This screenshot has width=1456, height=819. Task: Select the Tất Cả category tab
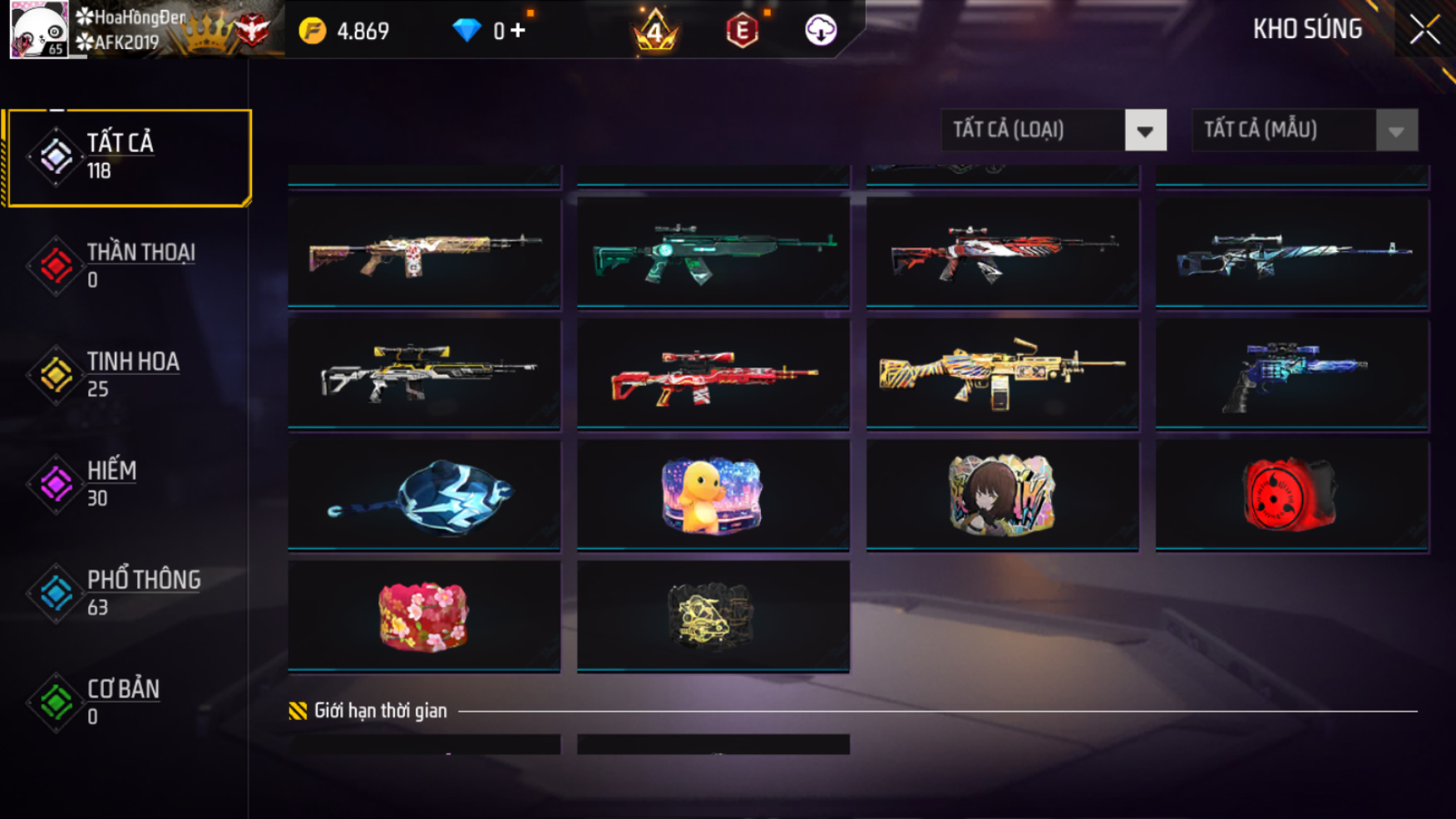tap(127, 157)
